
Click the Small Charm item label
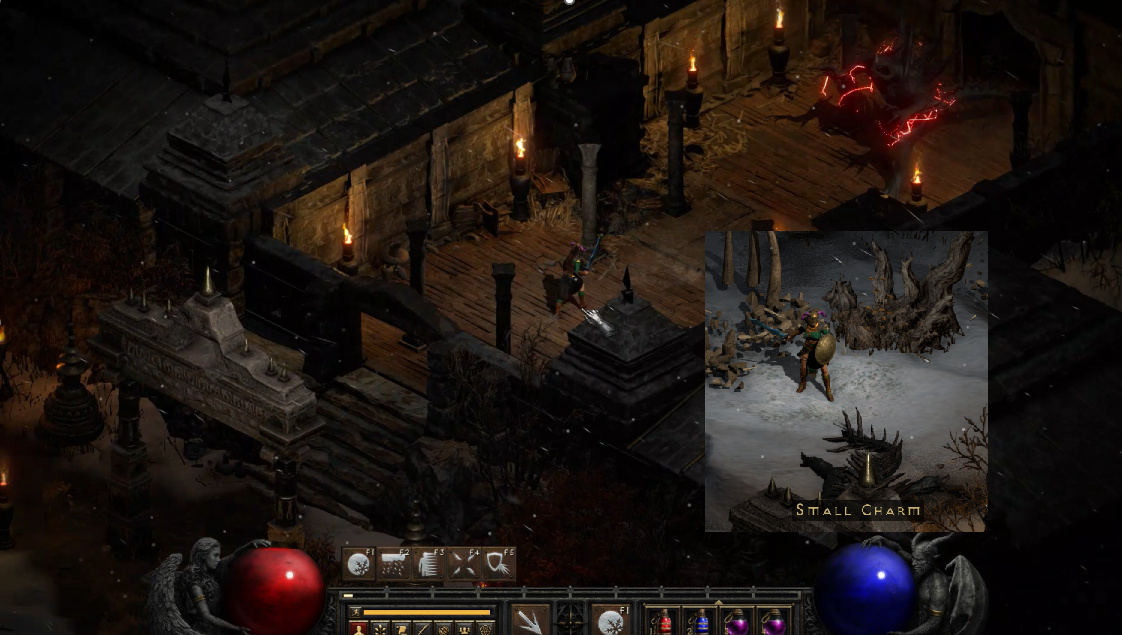(858, 511)
